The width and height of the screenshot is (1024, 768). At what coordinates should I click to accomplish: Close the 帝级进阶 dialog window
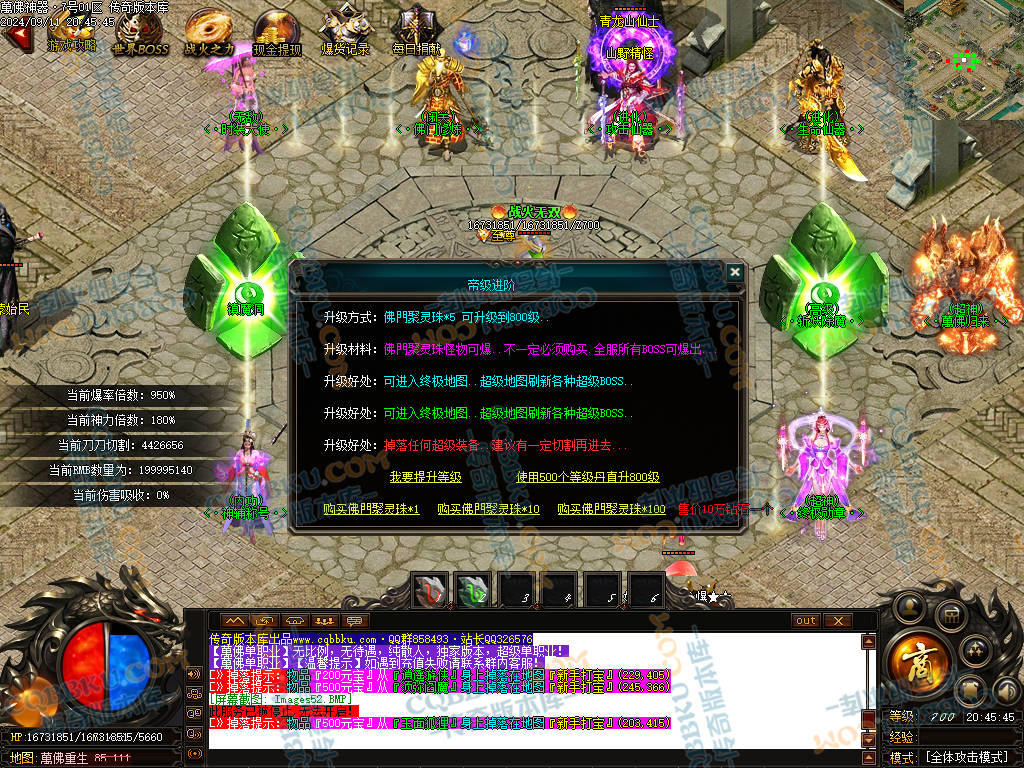click(735, 272)
